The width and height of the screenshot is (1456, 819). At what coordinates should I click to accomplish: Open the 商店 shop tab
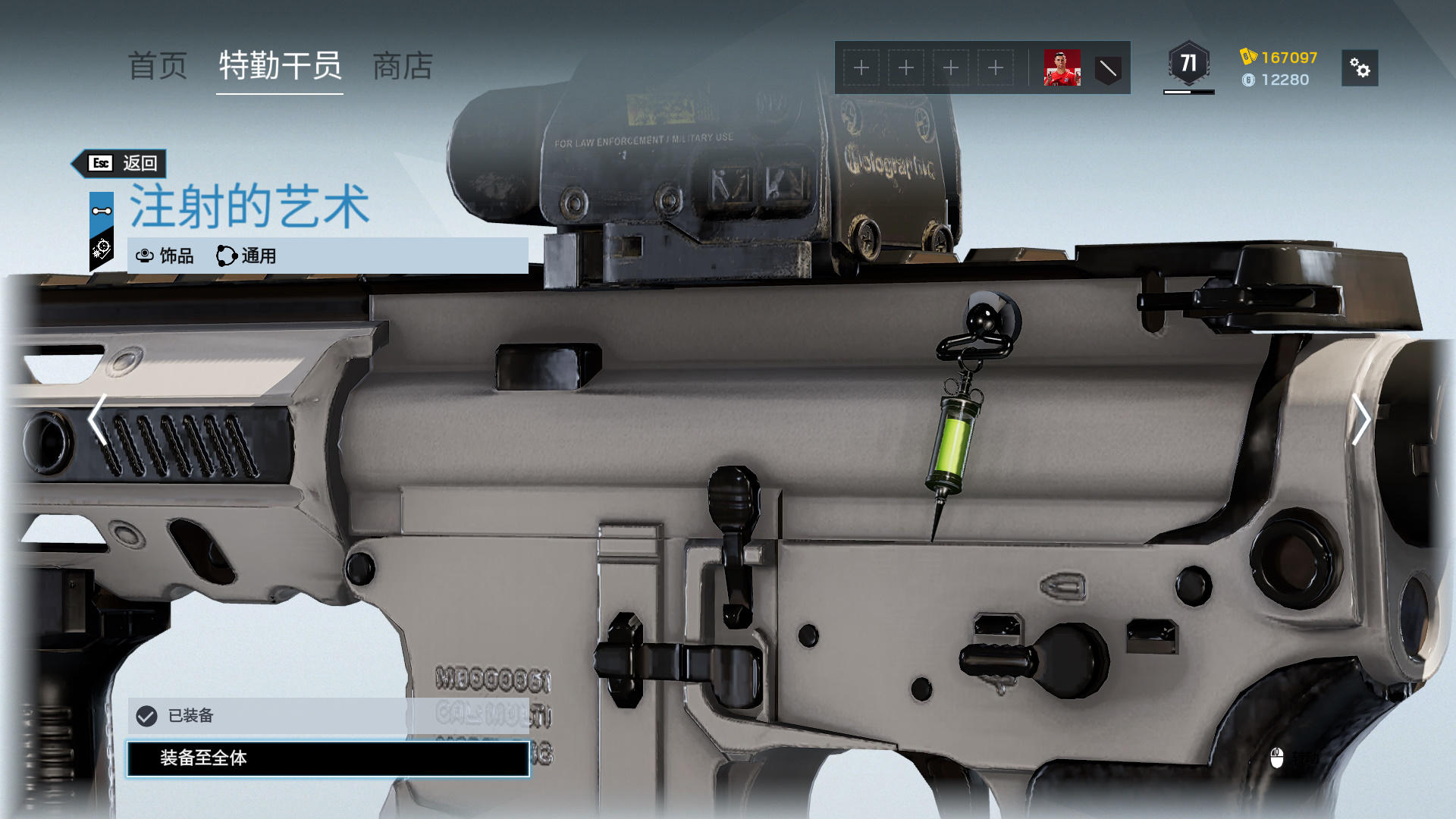pos(403,66)
